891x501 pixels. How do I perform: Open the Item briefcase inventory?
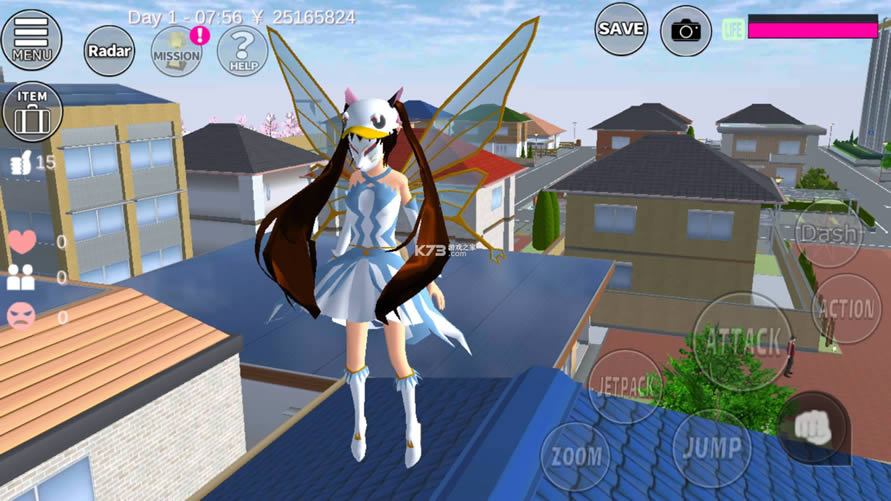tap(33, 111)
